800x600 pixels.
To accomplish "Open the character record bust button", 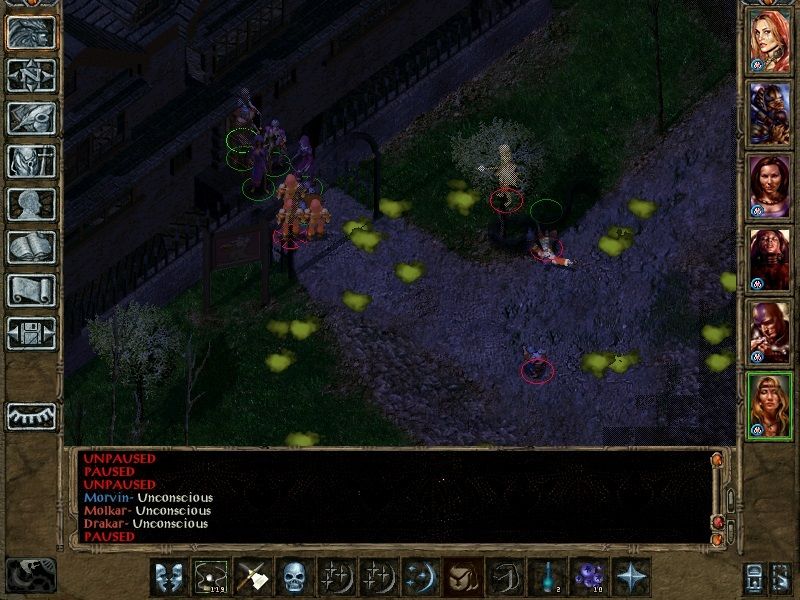I will (31, 204).
